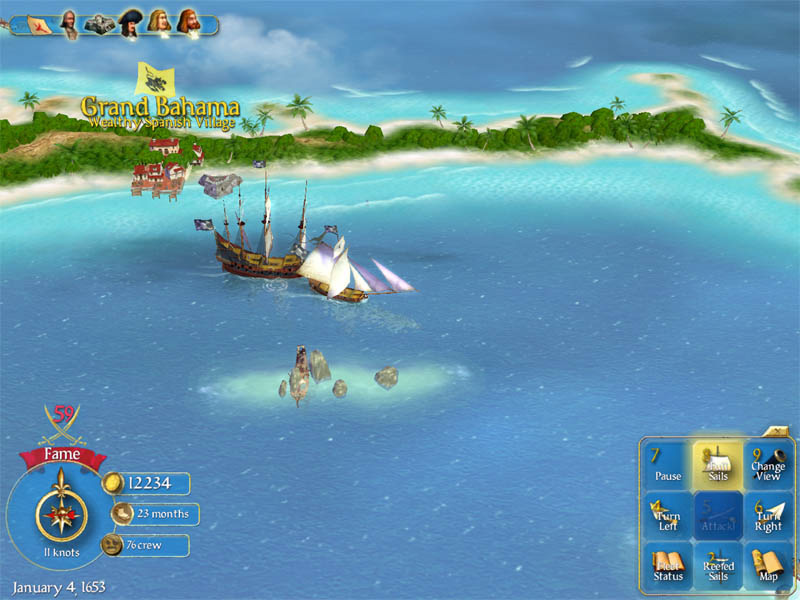Select the blonde-haired man portrait

coord(158,23)
